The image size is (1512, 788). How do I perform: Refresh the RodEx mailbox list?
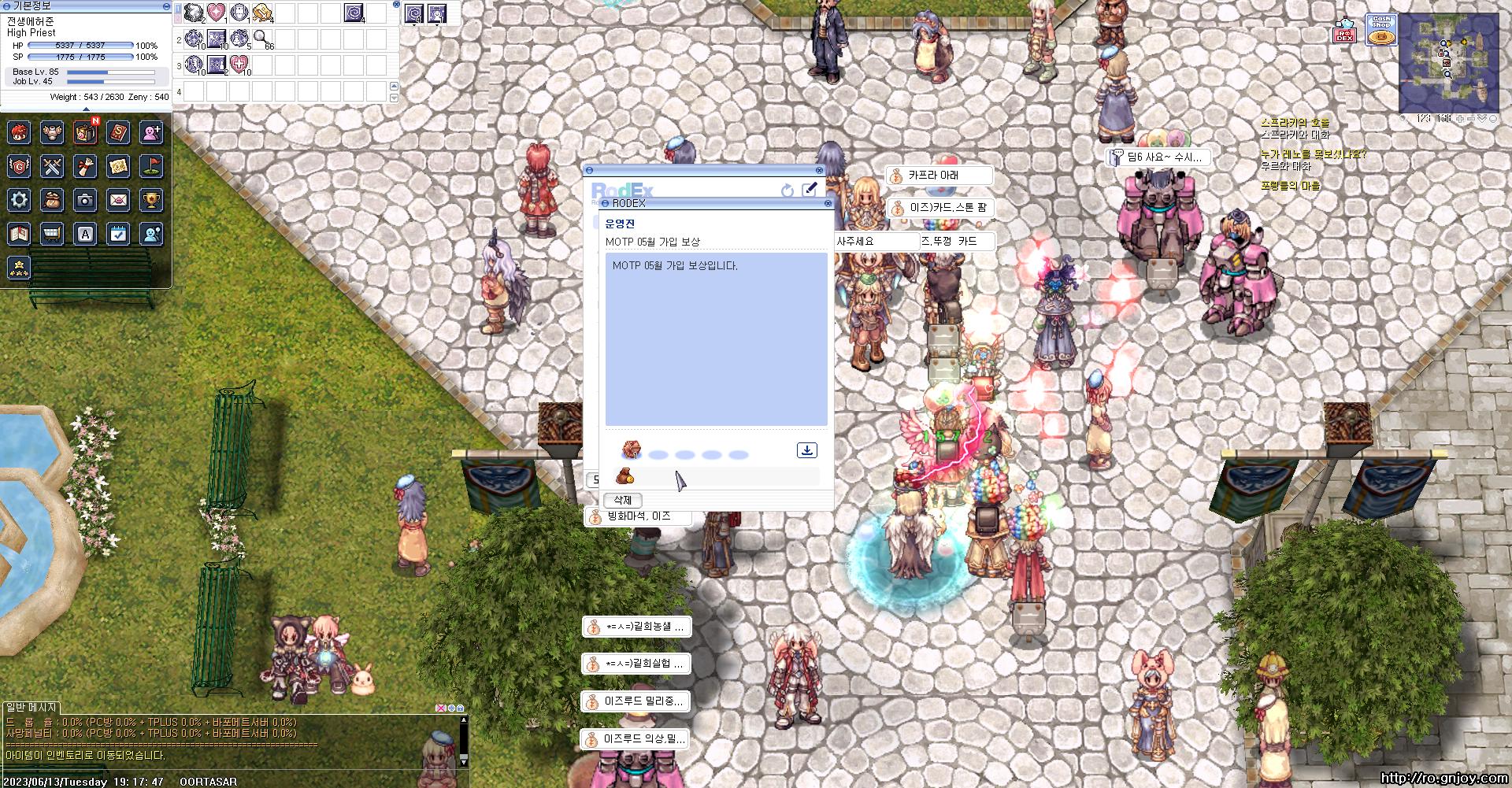click(787, 191)
